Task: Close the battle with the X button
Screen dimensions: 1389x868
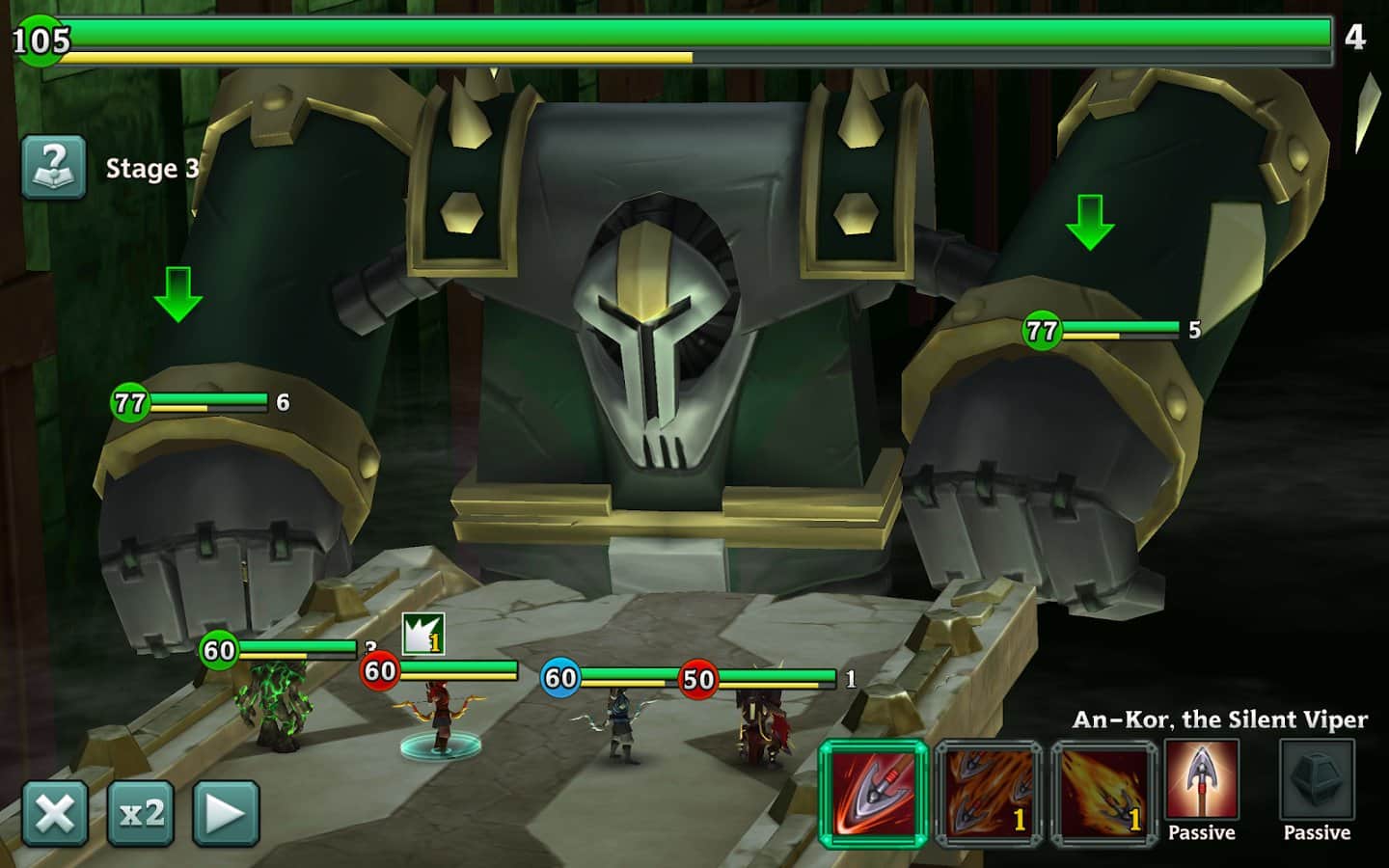Action: coord(55,813)
